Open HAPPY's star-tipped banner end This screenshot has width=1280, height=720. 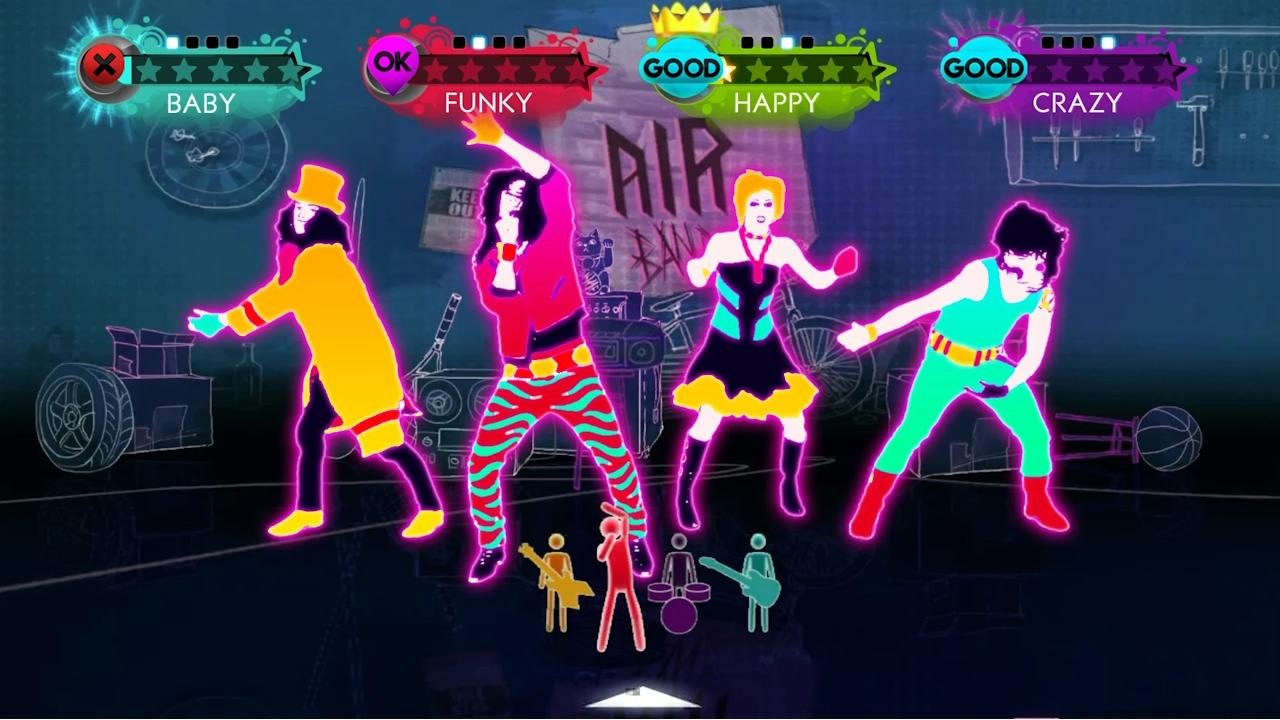[x=875, y=69]
